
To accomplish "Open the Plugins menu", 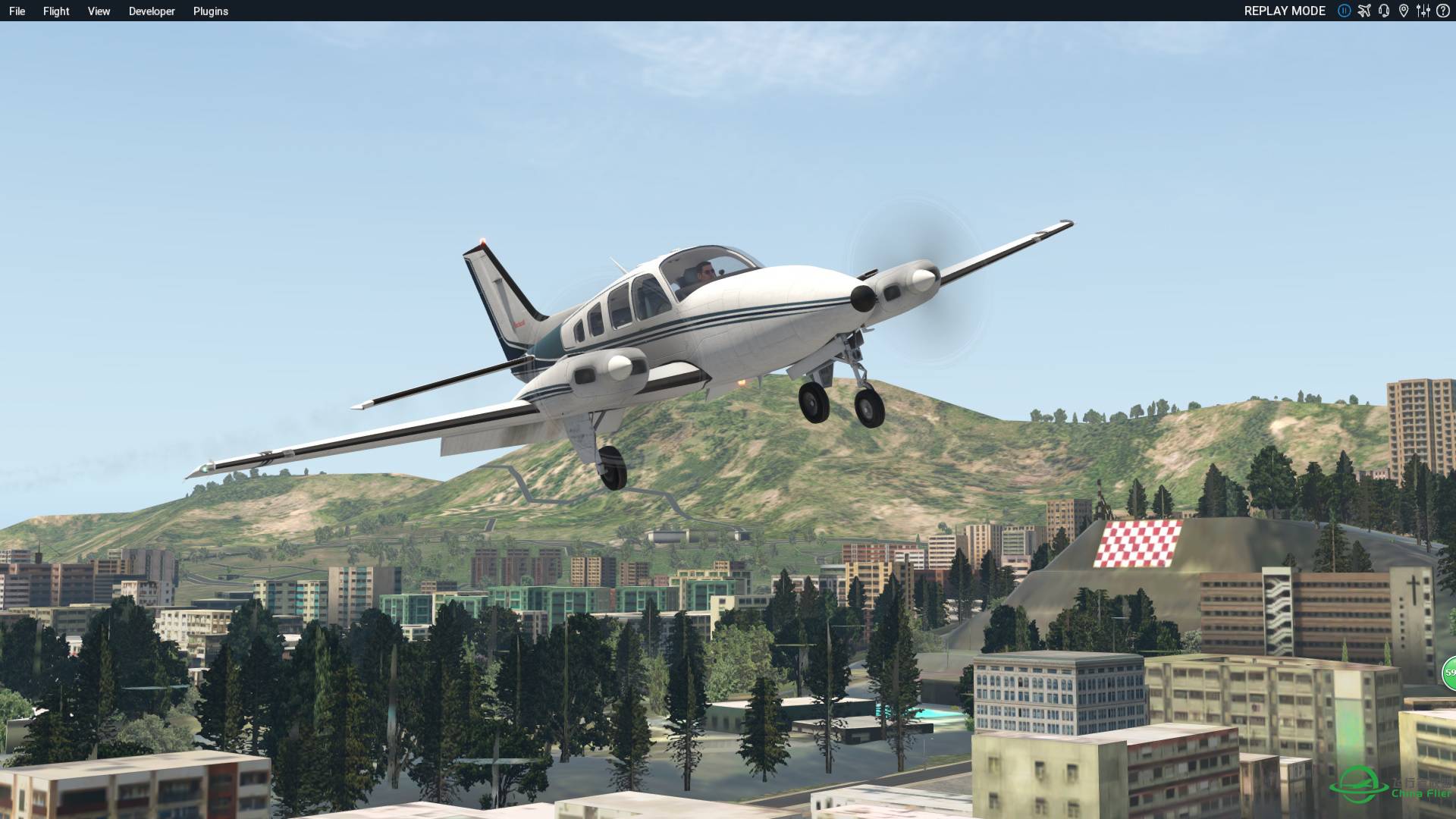I will tap(210, 11).
